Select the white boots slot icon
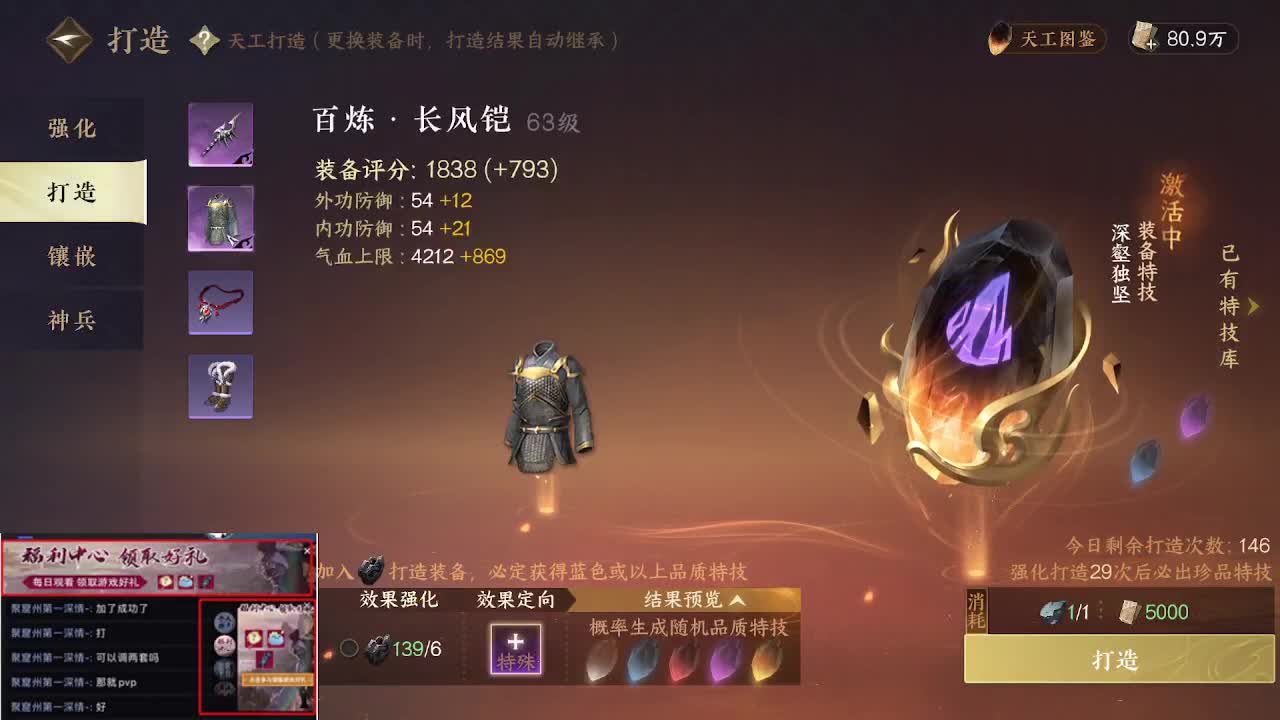Screen dimensions: 1280x720 point(220,387)
